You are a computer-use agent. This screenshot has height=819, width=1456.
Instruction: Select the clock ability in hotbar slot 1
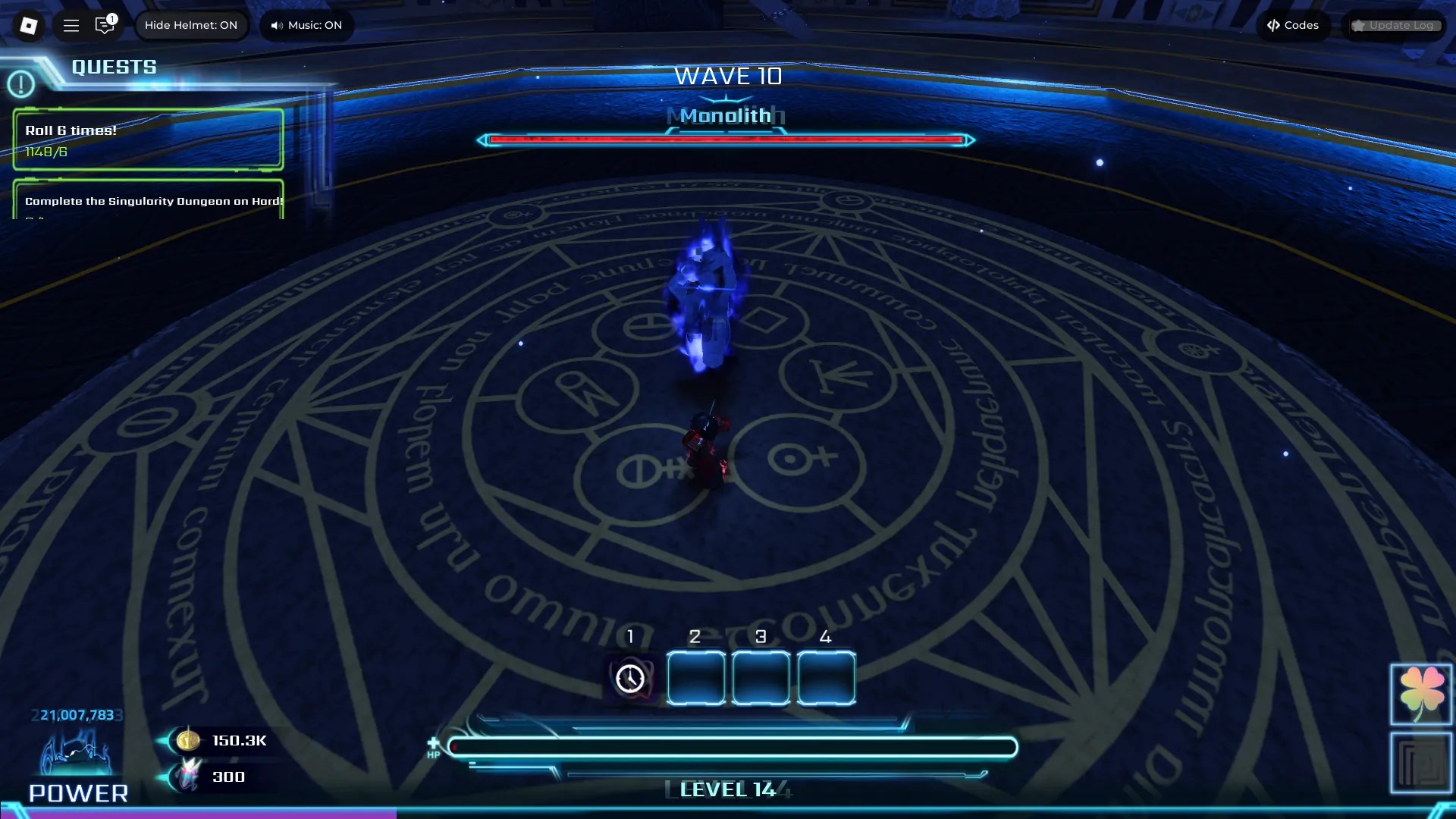pyautogui.click(x=630, y=678)
